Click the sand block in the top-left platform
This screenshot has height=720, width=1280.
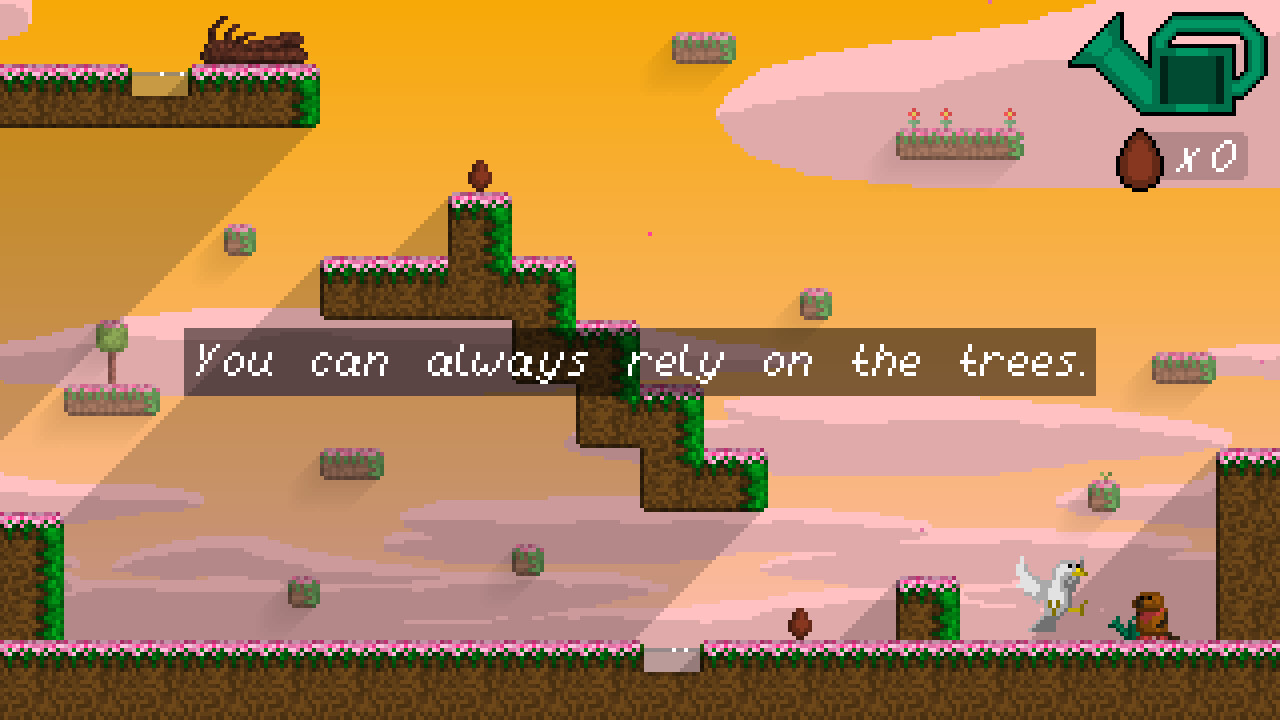point(158,86)
